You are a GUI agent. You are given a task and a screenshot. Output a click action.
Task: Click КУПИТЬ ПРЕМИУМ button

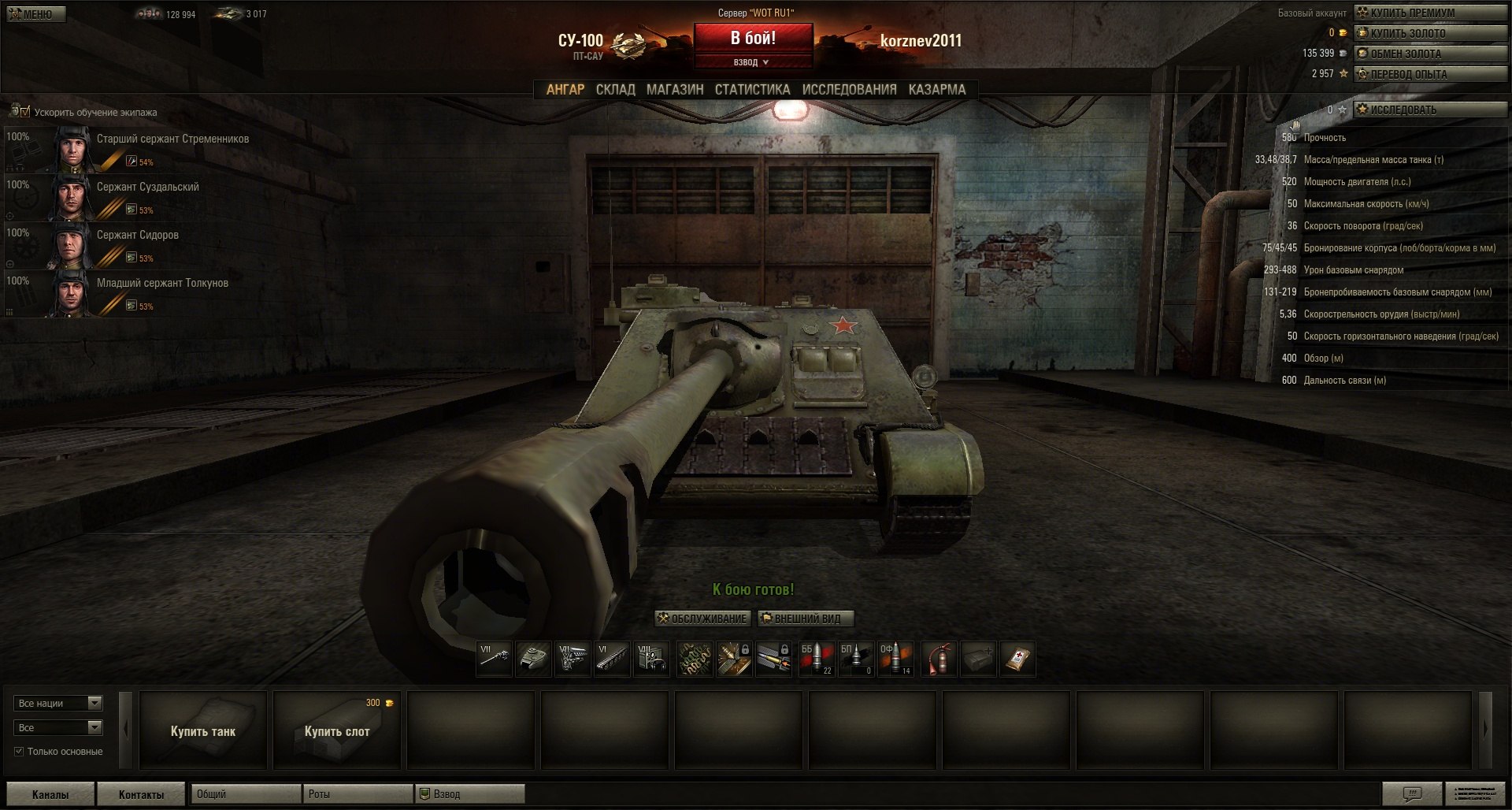click(x=1429, y=13)
